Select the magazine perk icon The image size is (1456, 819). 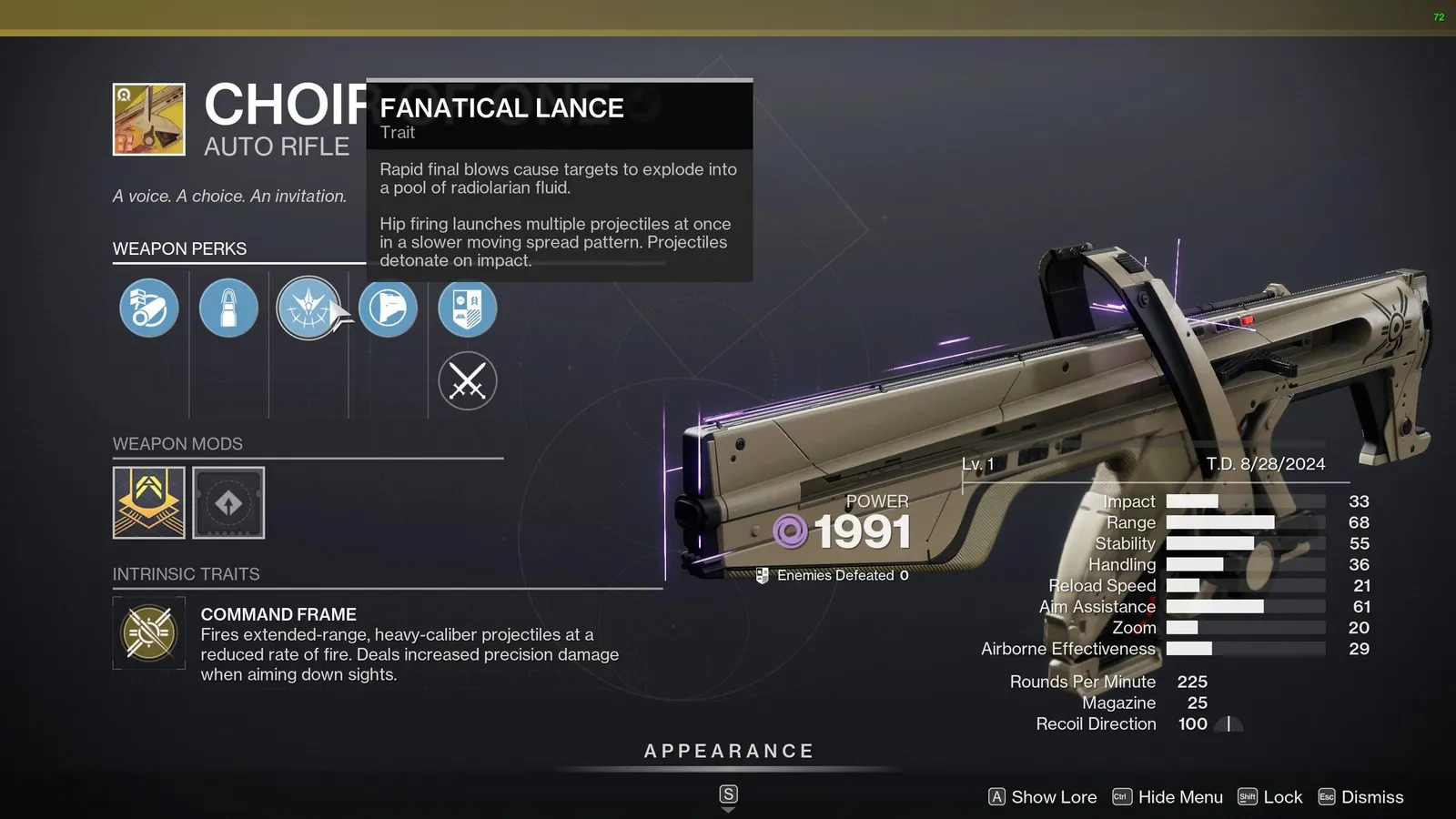[228, 308]
